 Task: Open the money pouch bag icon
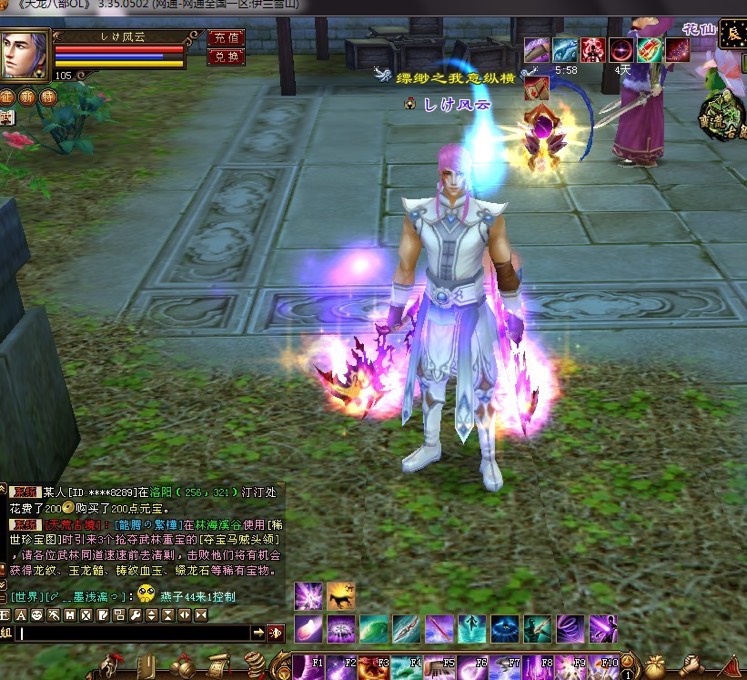pyautogui.click(x=658, y=665)
